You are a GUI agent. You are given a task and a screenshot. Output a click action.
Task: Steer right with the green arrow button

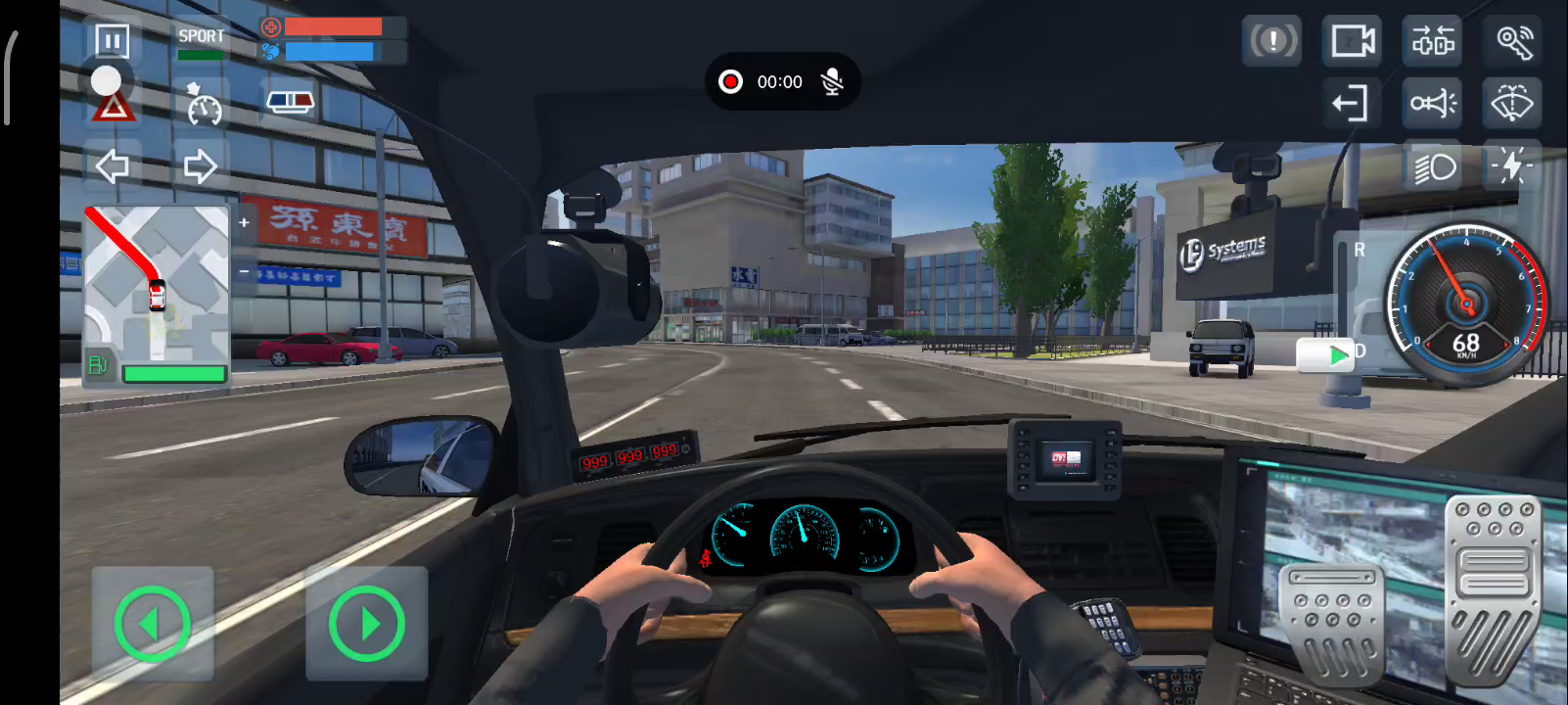coord(366,623)
